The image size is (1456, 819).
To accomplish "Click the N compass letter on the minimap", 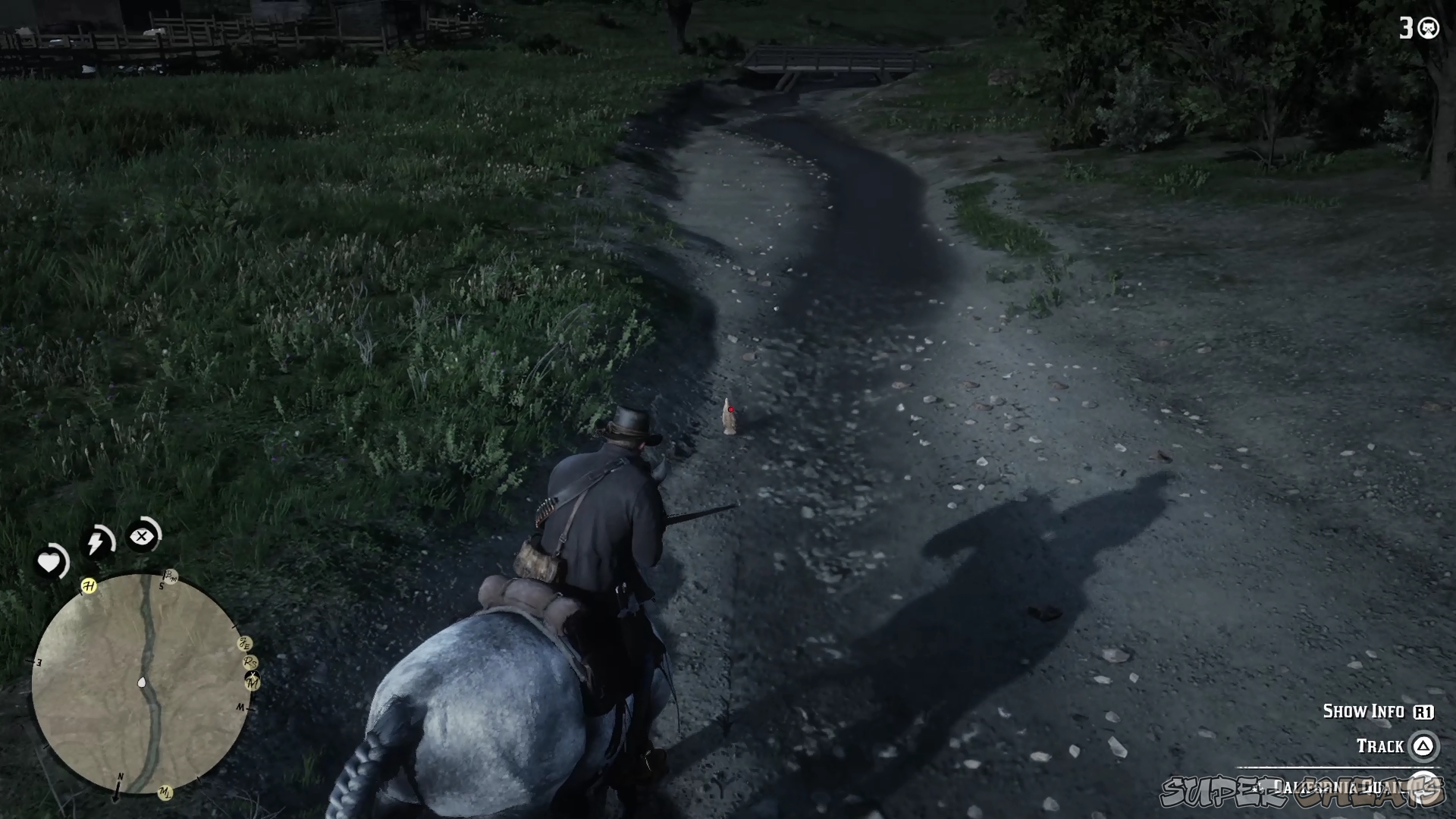I will click(121, 777).
